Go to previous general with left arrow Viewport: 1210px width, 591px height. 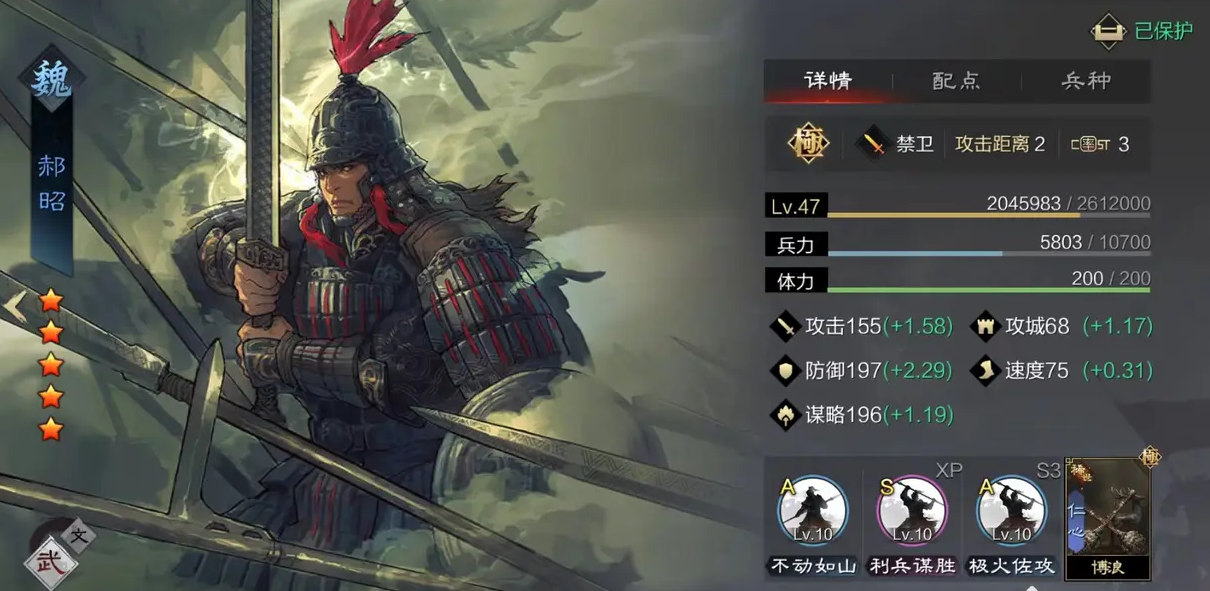pos(15,307)
